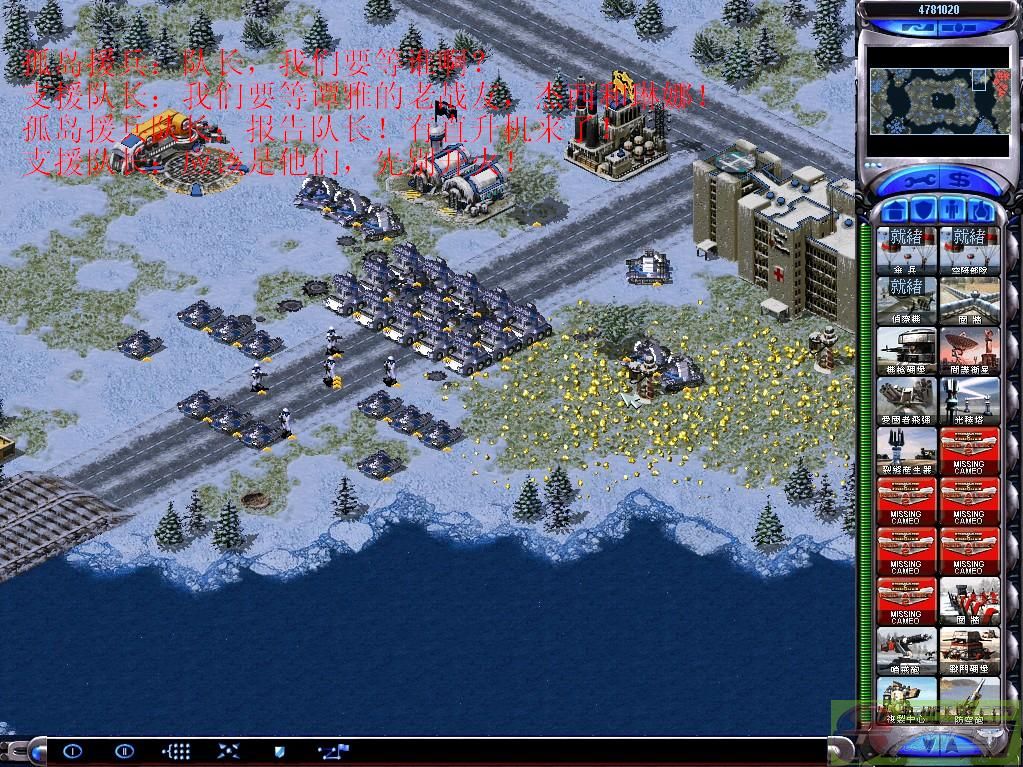1023x767 pixels.
Task: Switch to the infantry build tab
Action: (951, 211)
